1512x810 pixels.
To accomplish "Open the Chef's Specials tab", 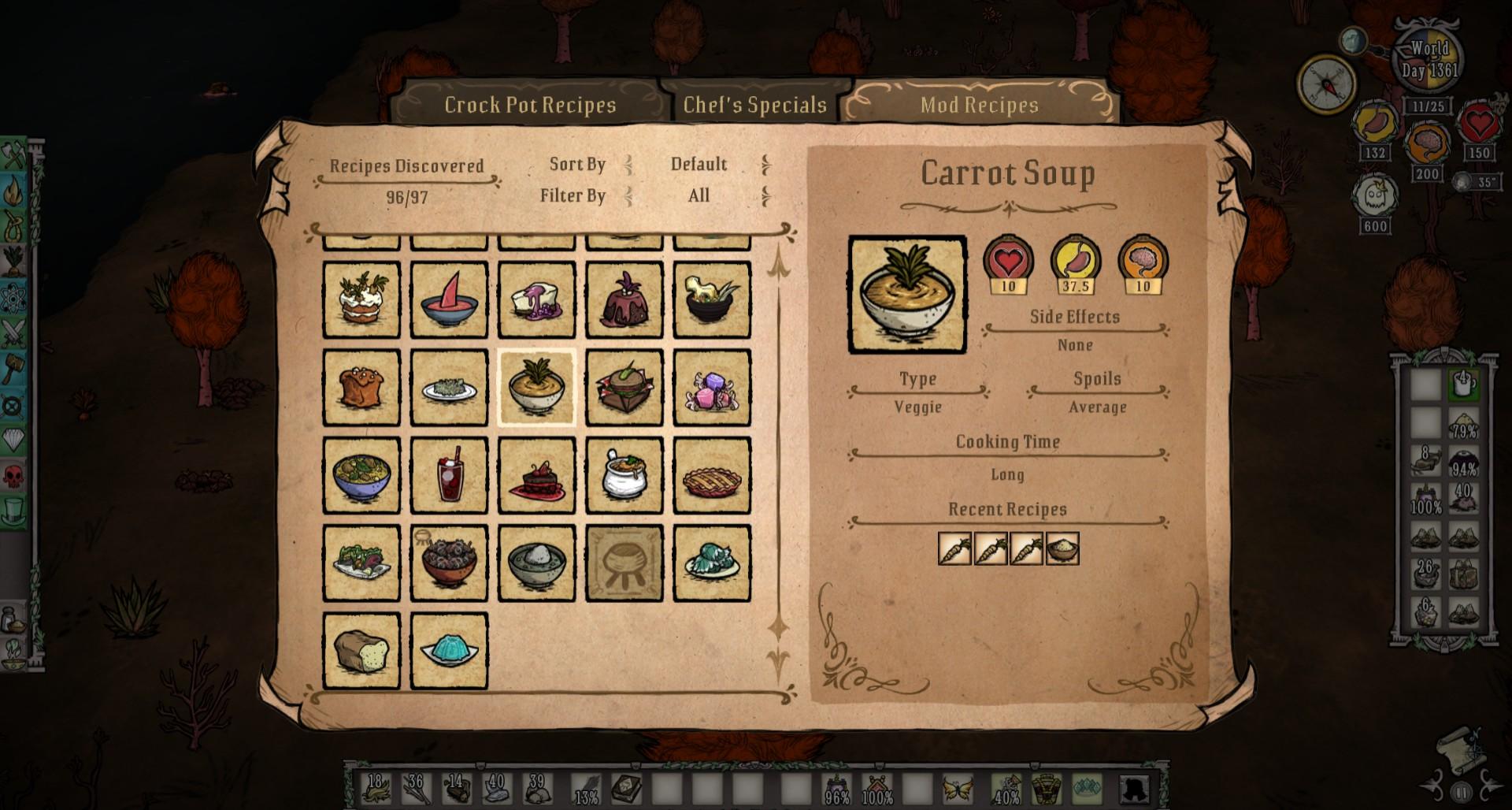I will pos(754,105).
